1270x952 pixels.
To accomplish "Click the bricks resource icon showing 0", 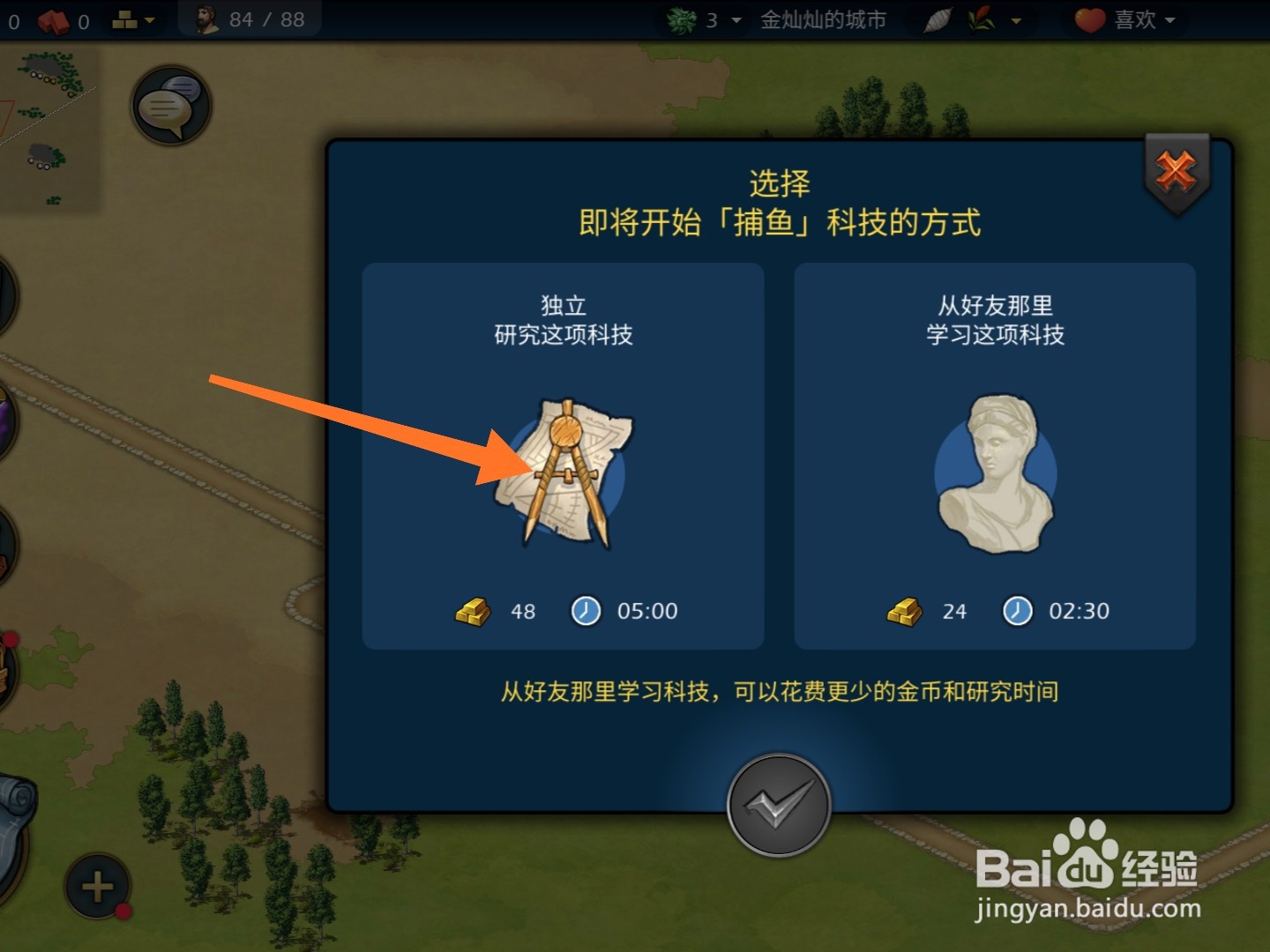I will pos(53,19).
